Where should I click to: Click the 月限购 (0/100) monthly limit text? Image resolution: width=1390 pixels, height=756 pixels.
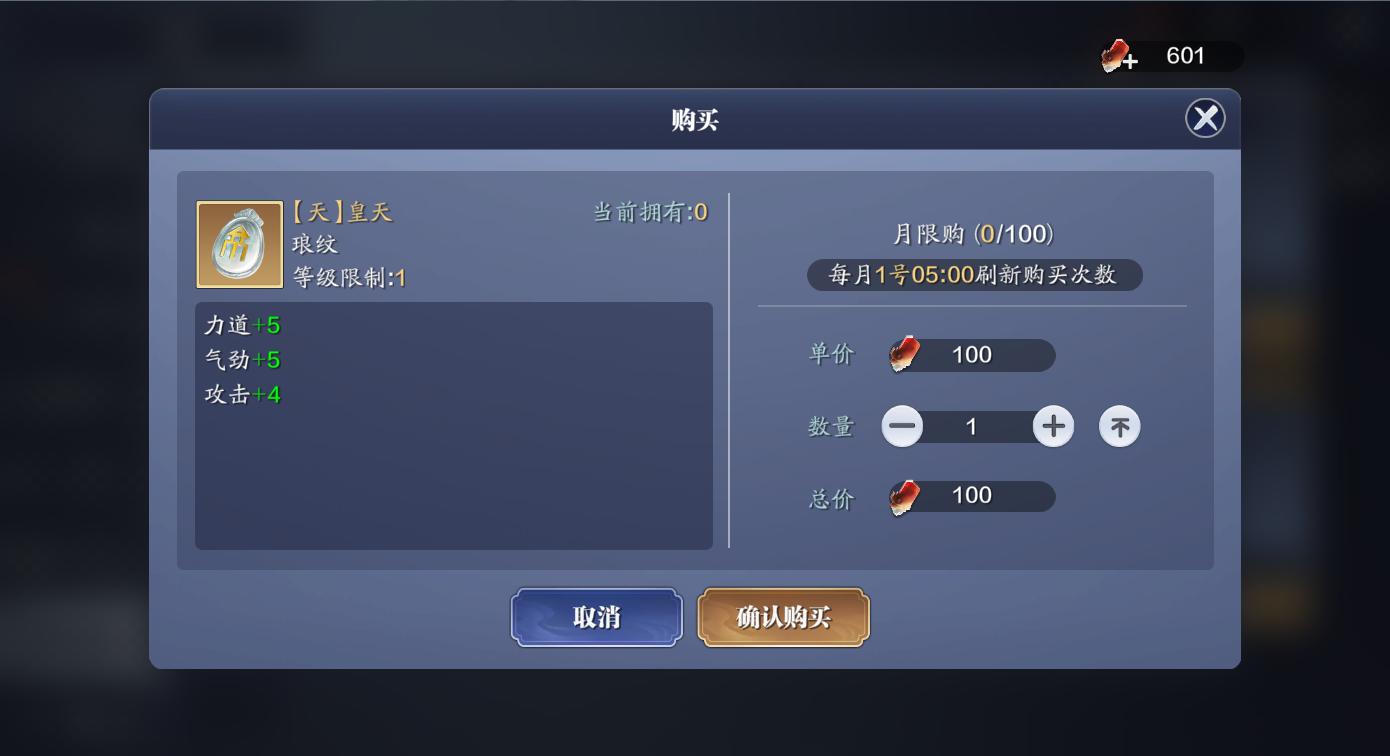click(x=974, y=234)
